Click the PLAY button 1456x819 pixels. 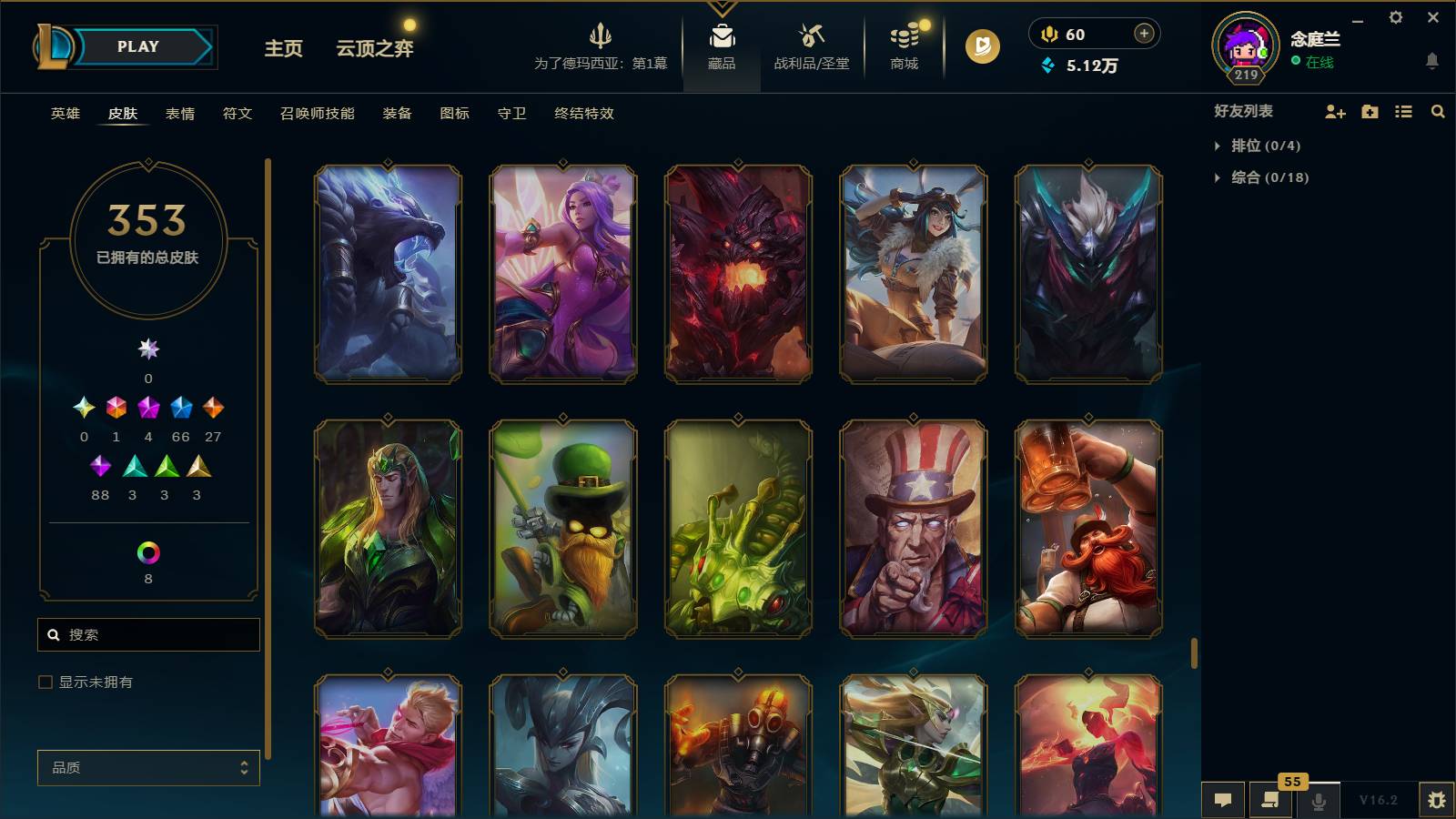(x=136, y=46)
